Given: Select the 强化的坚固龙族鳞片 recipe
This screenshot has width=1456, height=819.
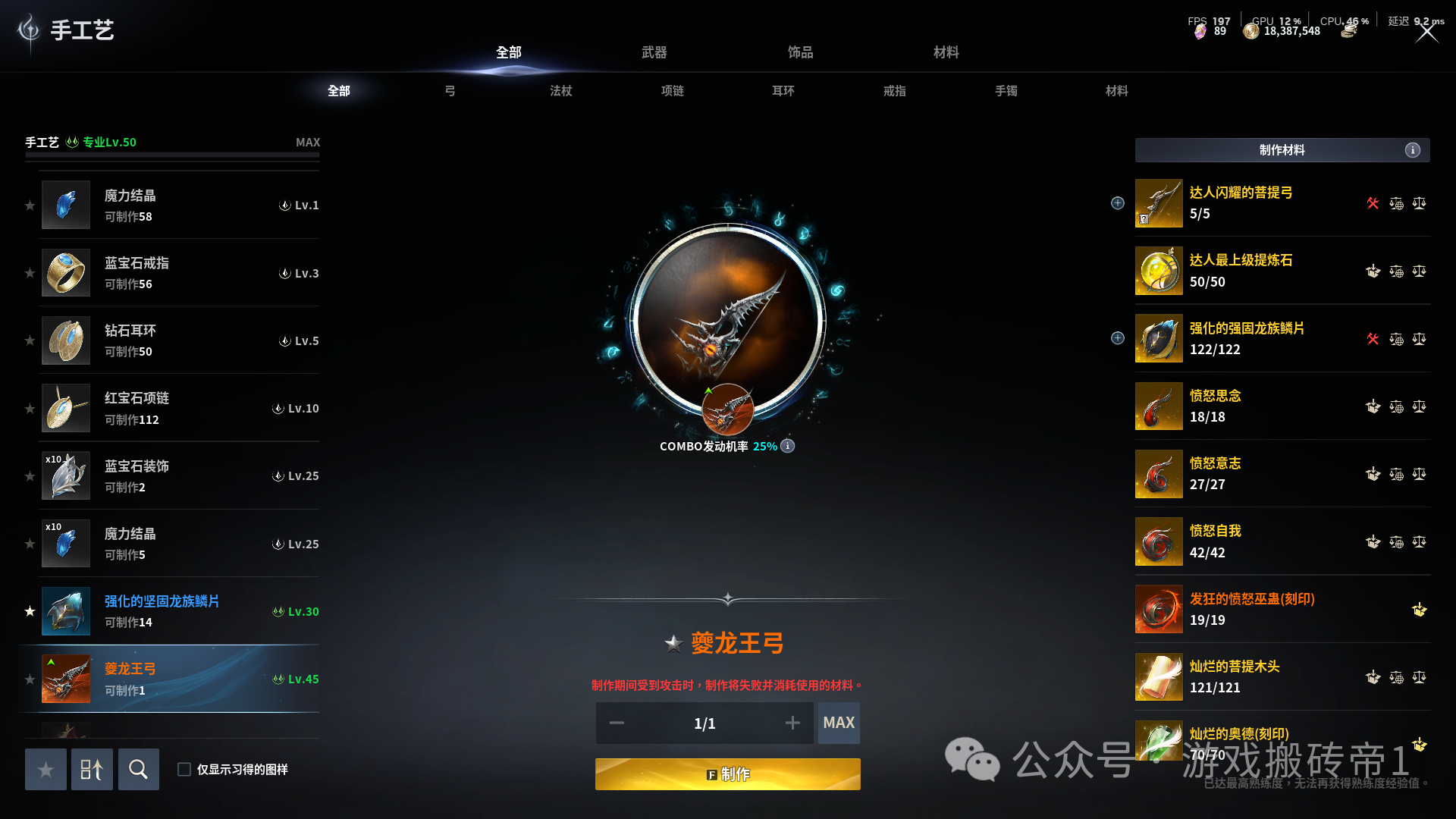Looking at the screenshot, I should 180,611.
